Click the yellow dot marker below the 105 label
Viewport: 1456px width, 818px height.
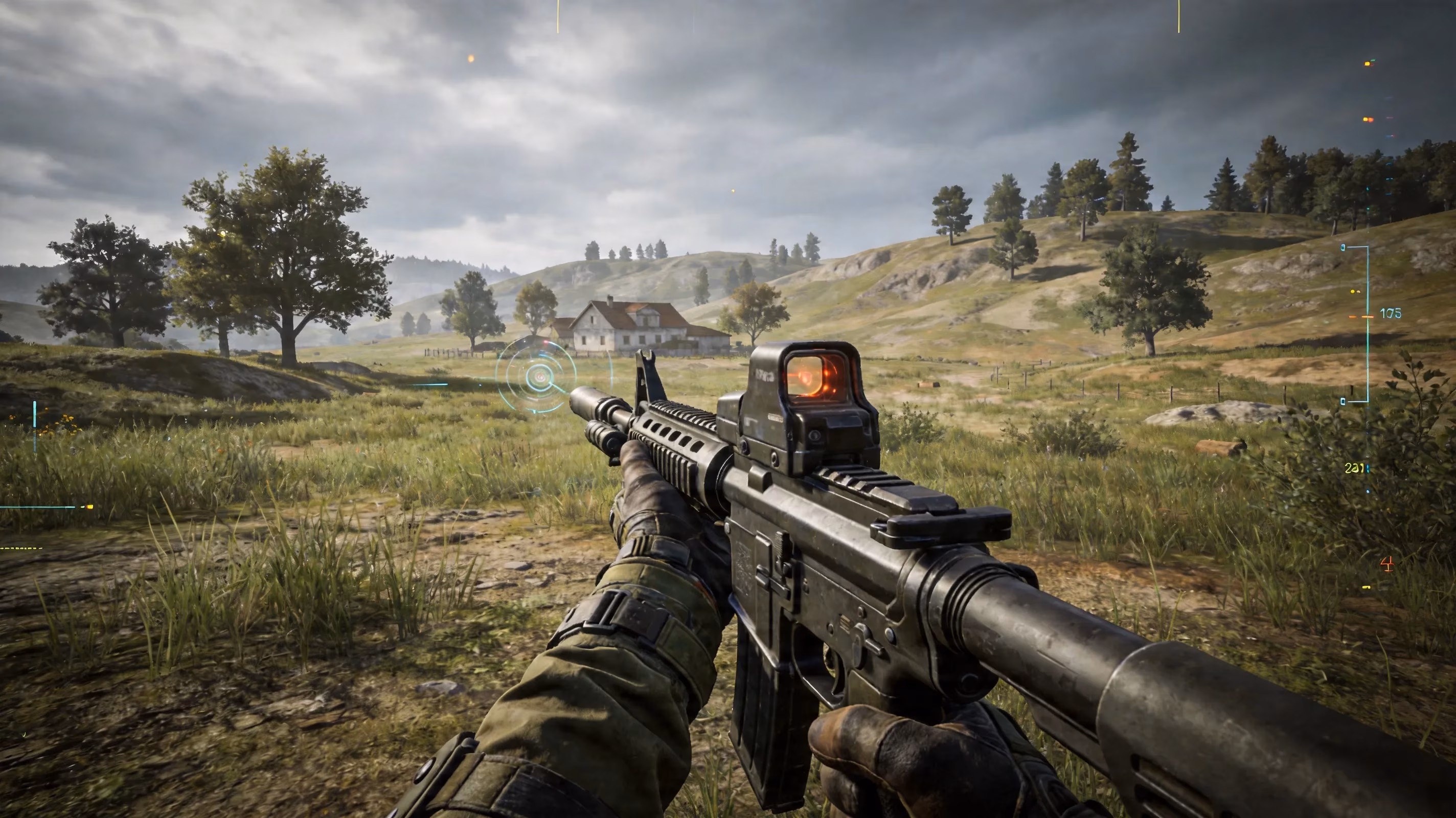click(1353, 292)
